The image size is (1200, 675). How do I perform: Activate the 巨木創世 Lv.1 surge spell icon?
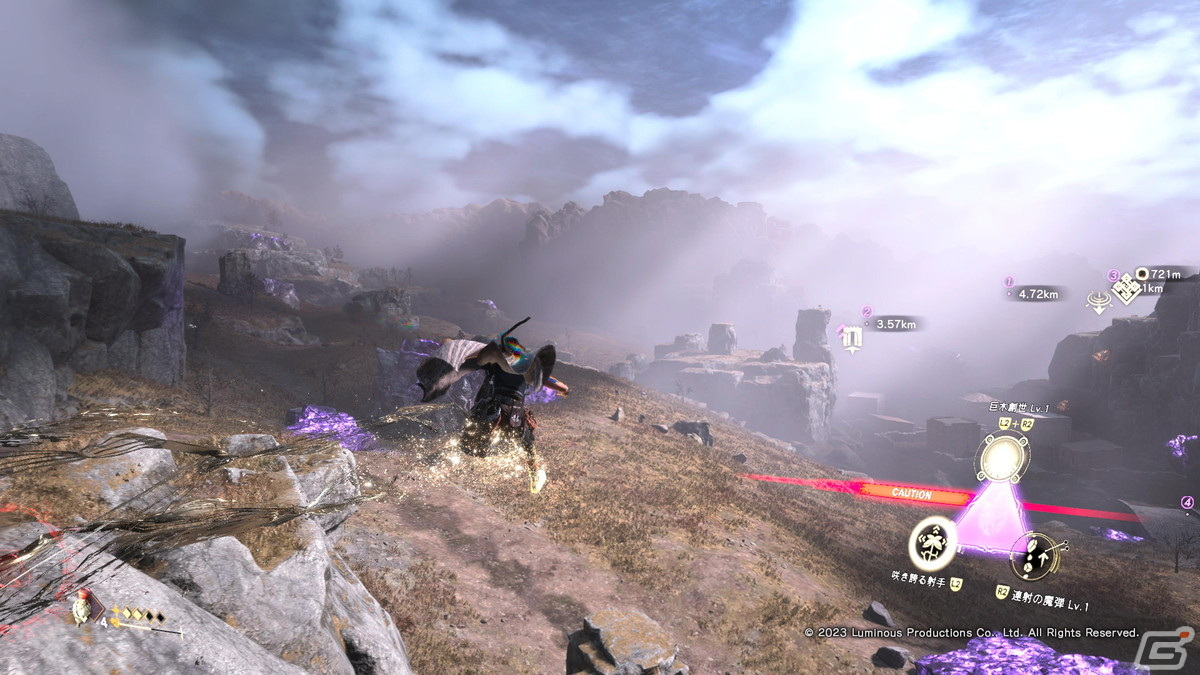tap(1000, 459)
